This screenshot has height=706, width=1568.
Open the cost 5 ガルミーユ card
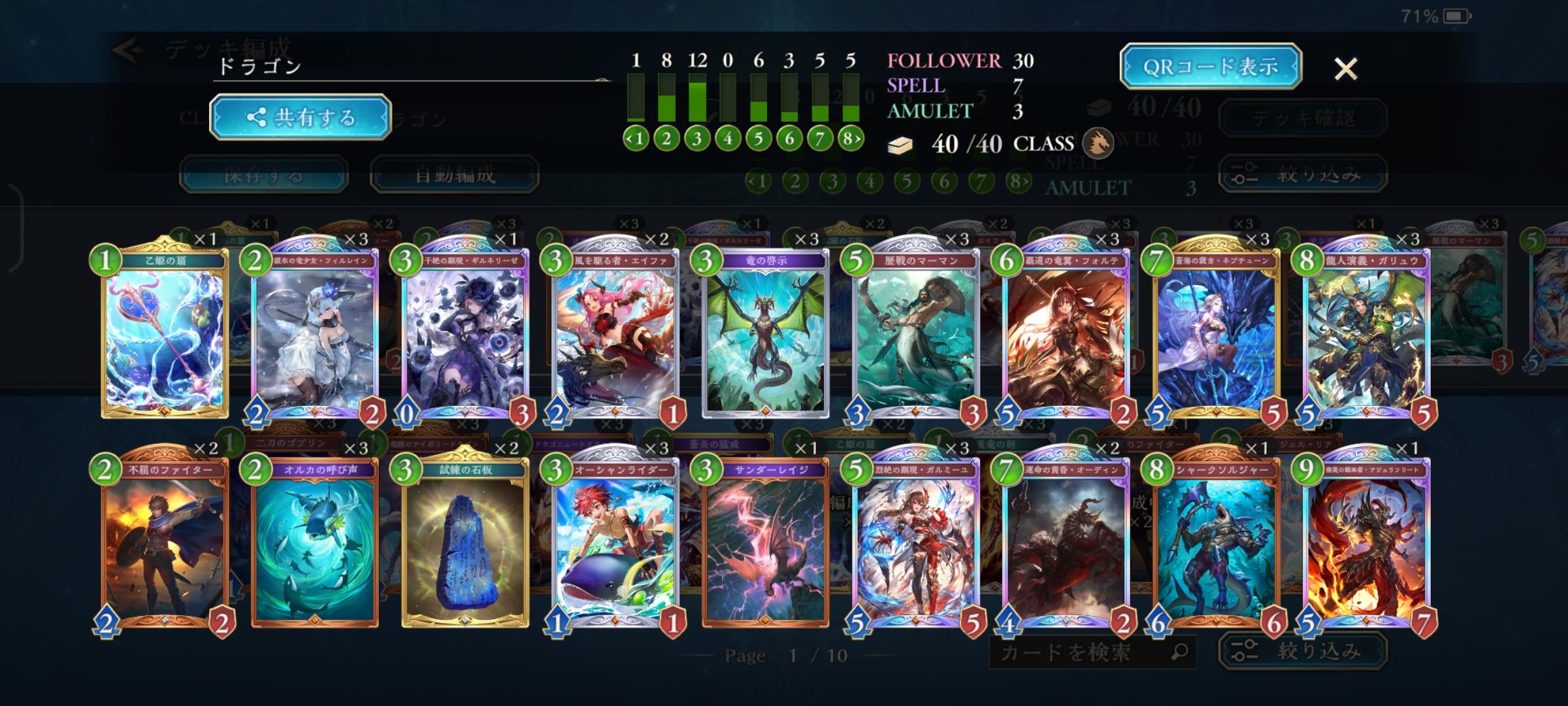click(916, 543)
